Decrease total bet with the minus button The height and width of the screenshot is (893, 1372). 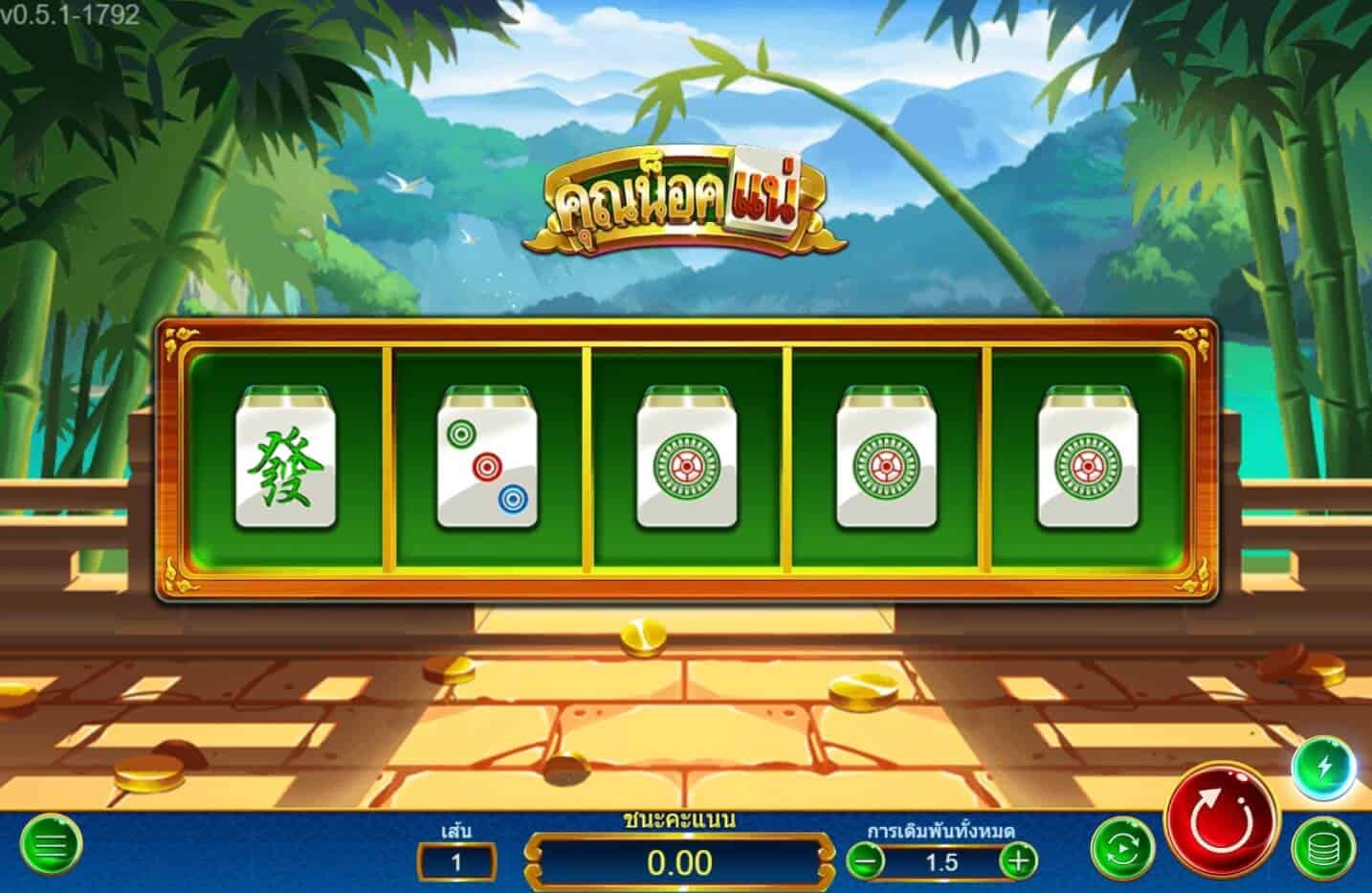[866, 860]
